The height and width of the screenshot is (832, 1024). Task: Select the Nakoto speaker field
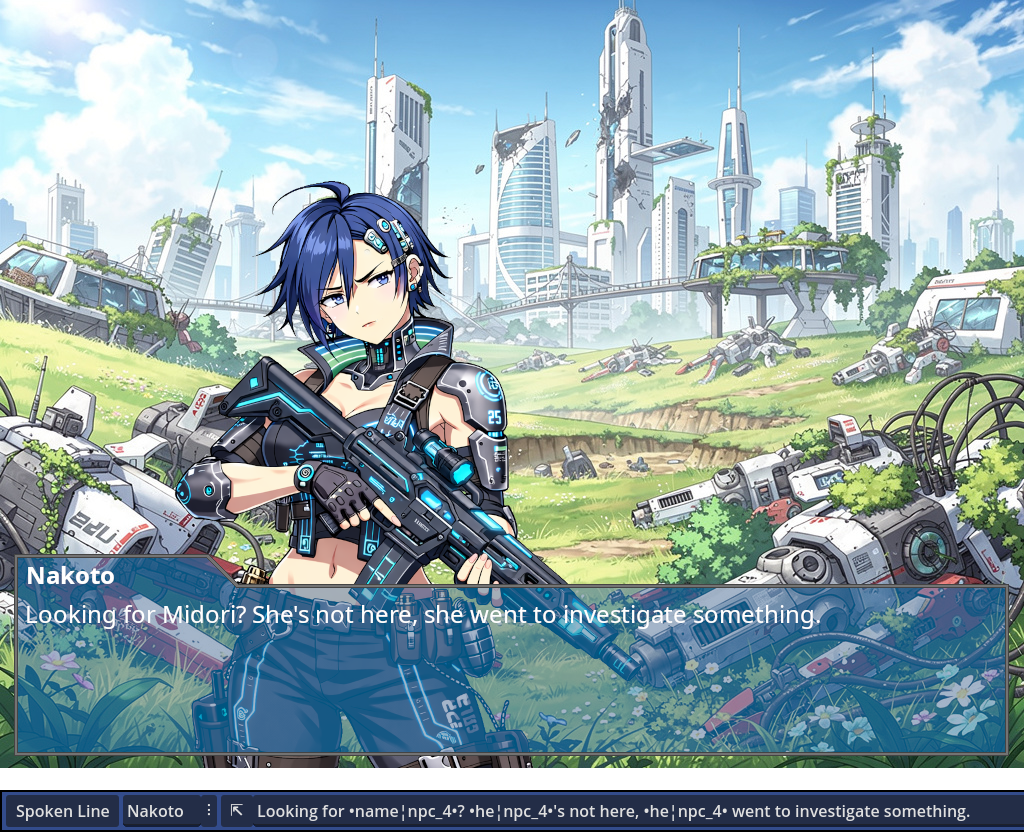[x=160, y=811]
